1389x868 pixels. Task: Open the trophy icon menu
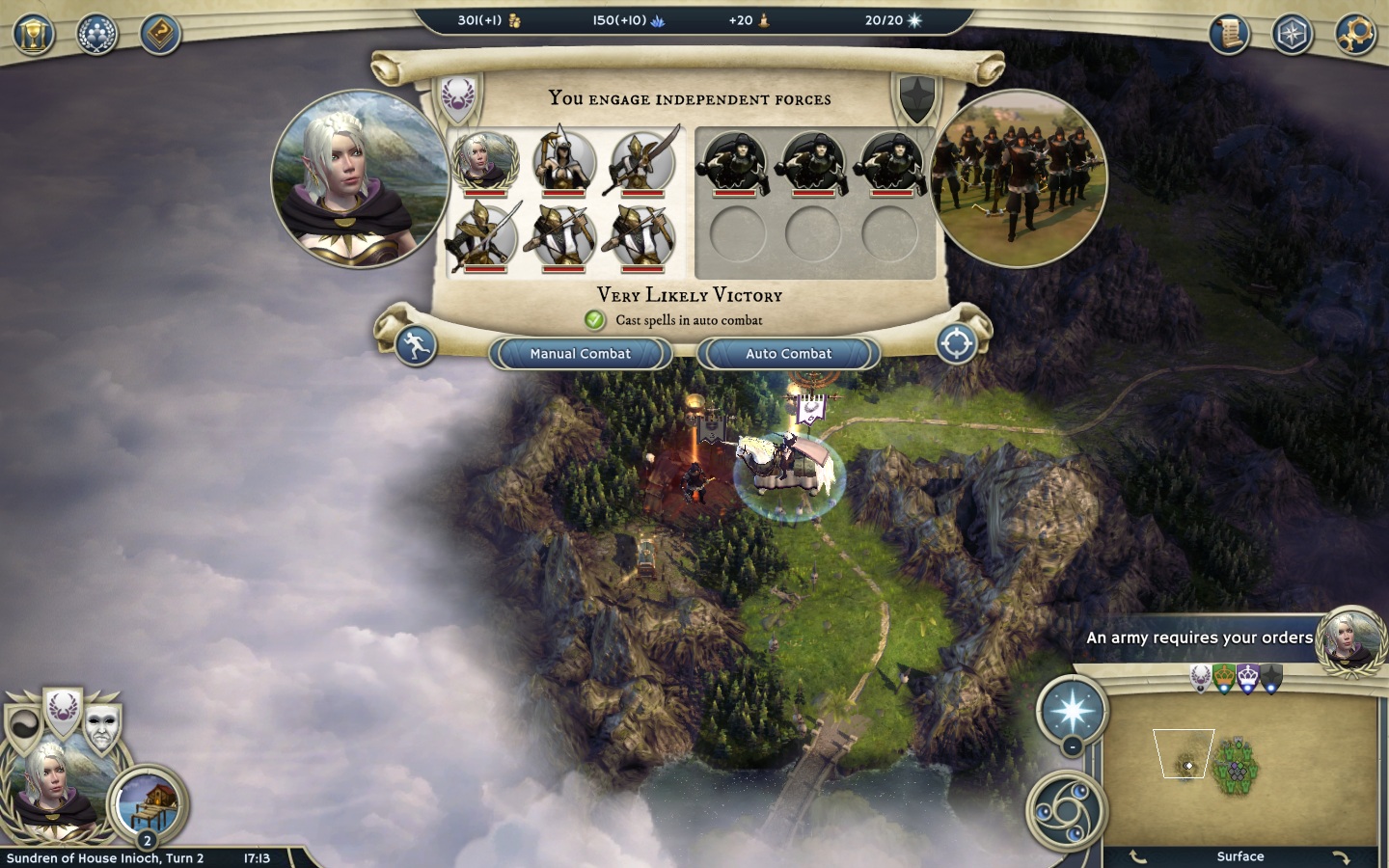34,36
